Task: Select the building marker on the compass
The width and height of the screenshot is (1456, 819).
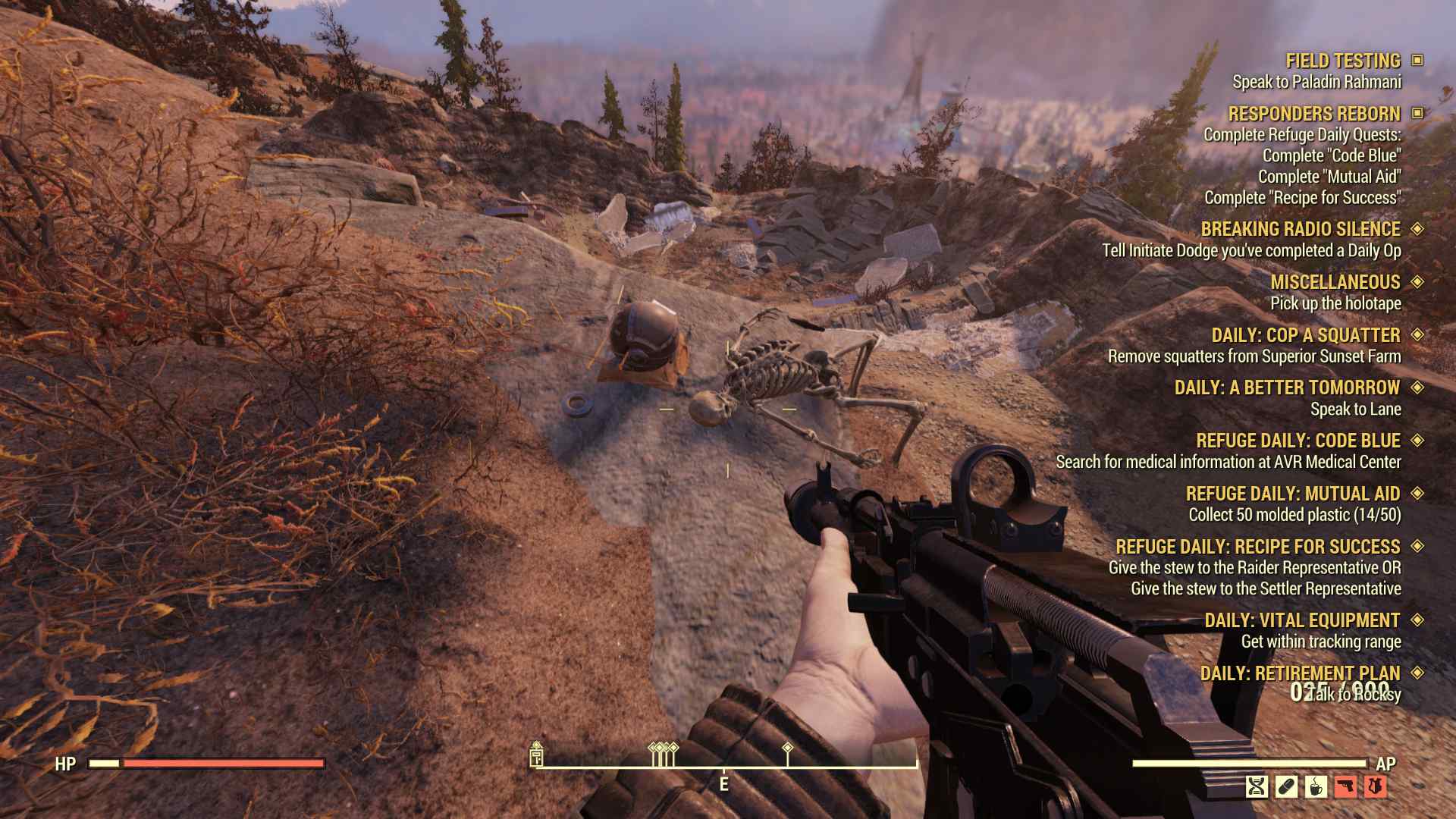Action: pyautogui.click(x=536, y=755)
